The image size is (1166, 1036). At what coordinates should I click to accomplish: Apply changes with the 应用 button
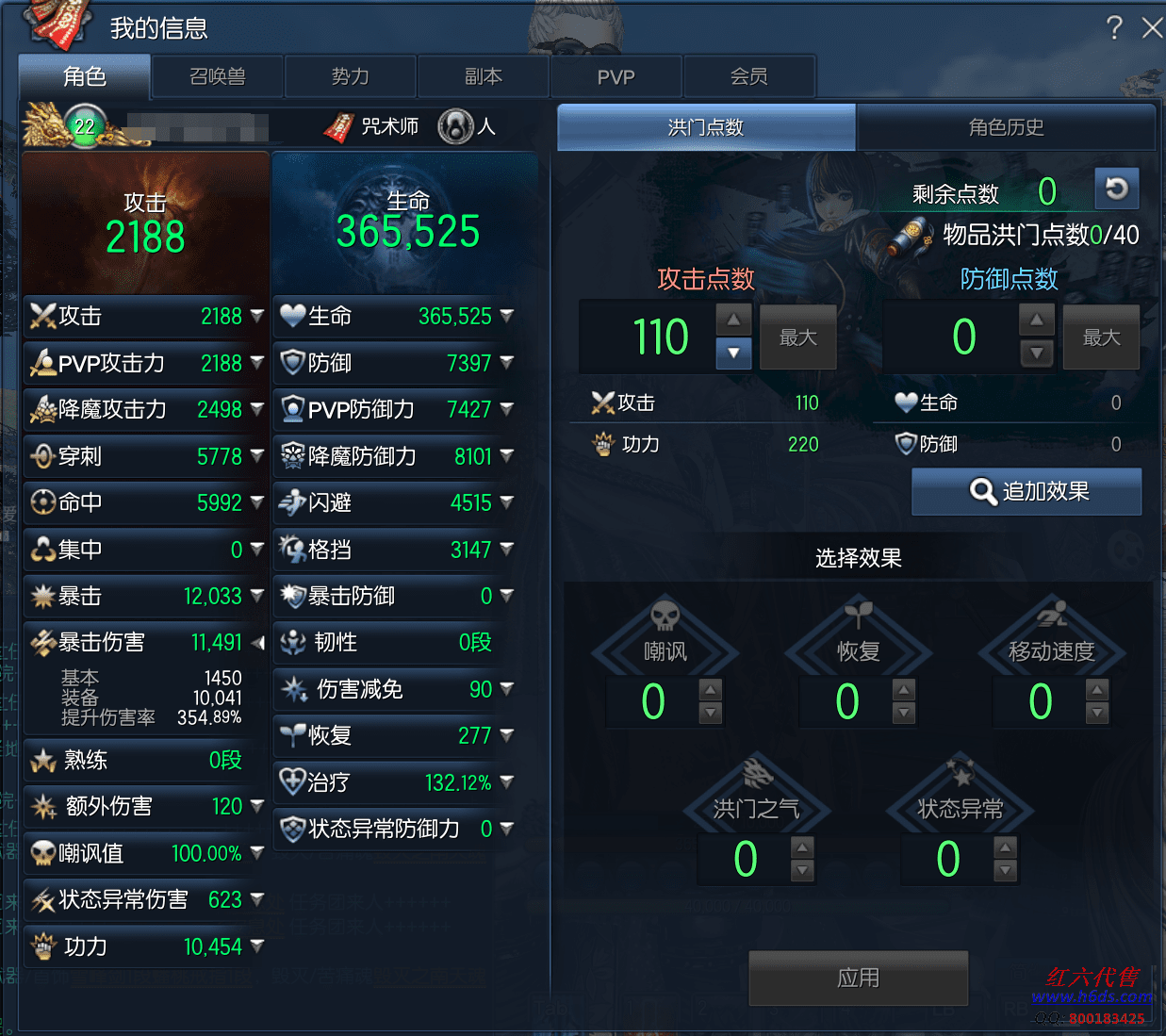858,978
